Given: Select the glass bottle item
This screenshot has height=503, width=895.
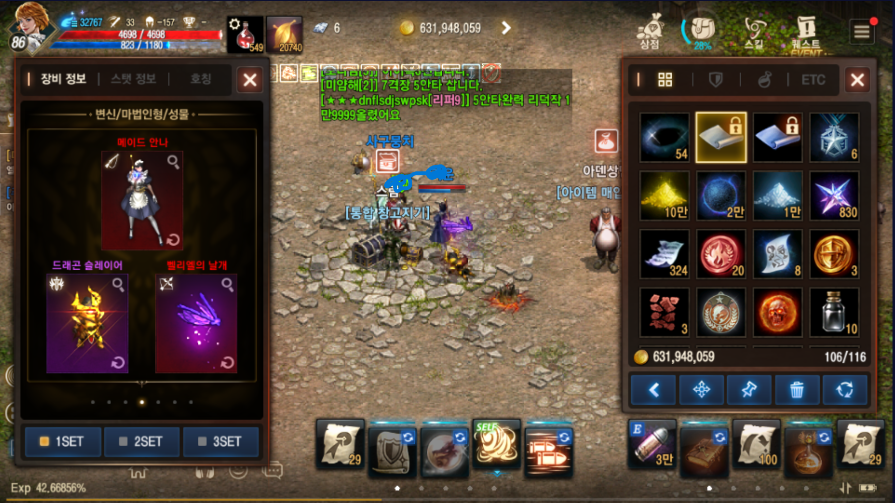Looking at the screenshot, I should 833,313.
